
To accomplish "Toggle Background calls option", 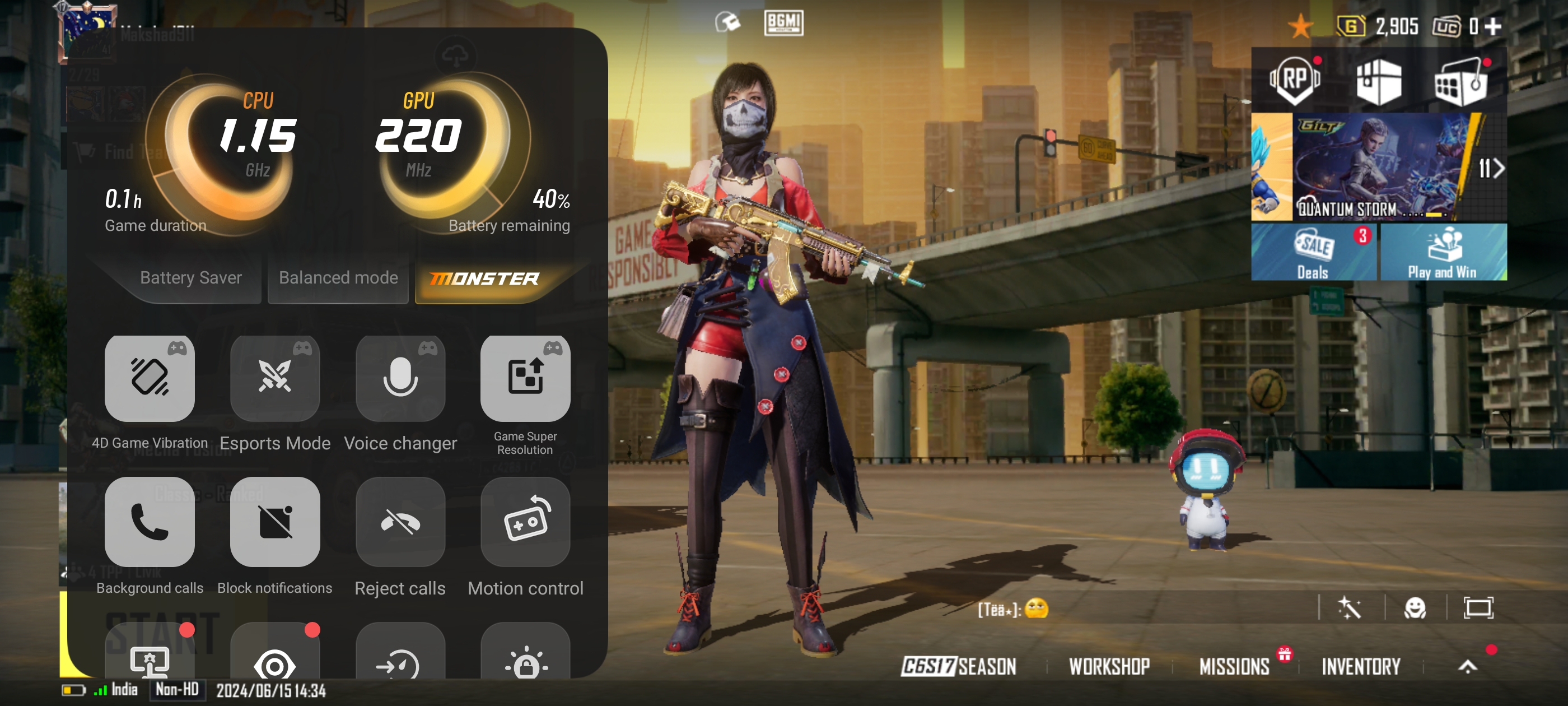I will pyautogui.click(x=150, y=522).
